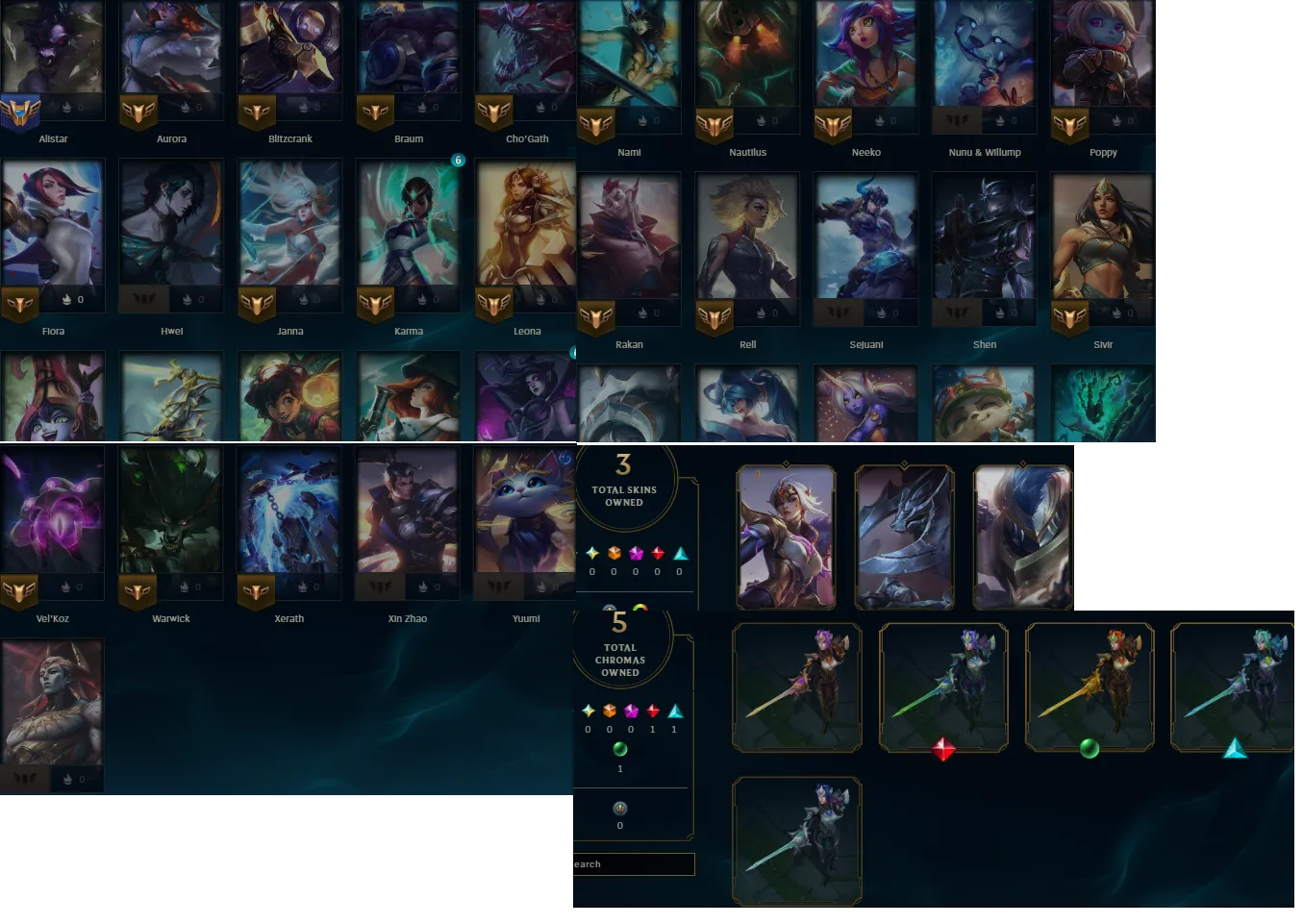Click Hwei's darkened unowned mastery badge

point(144,299)
